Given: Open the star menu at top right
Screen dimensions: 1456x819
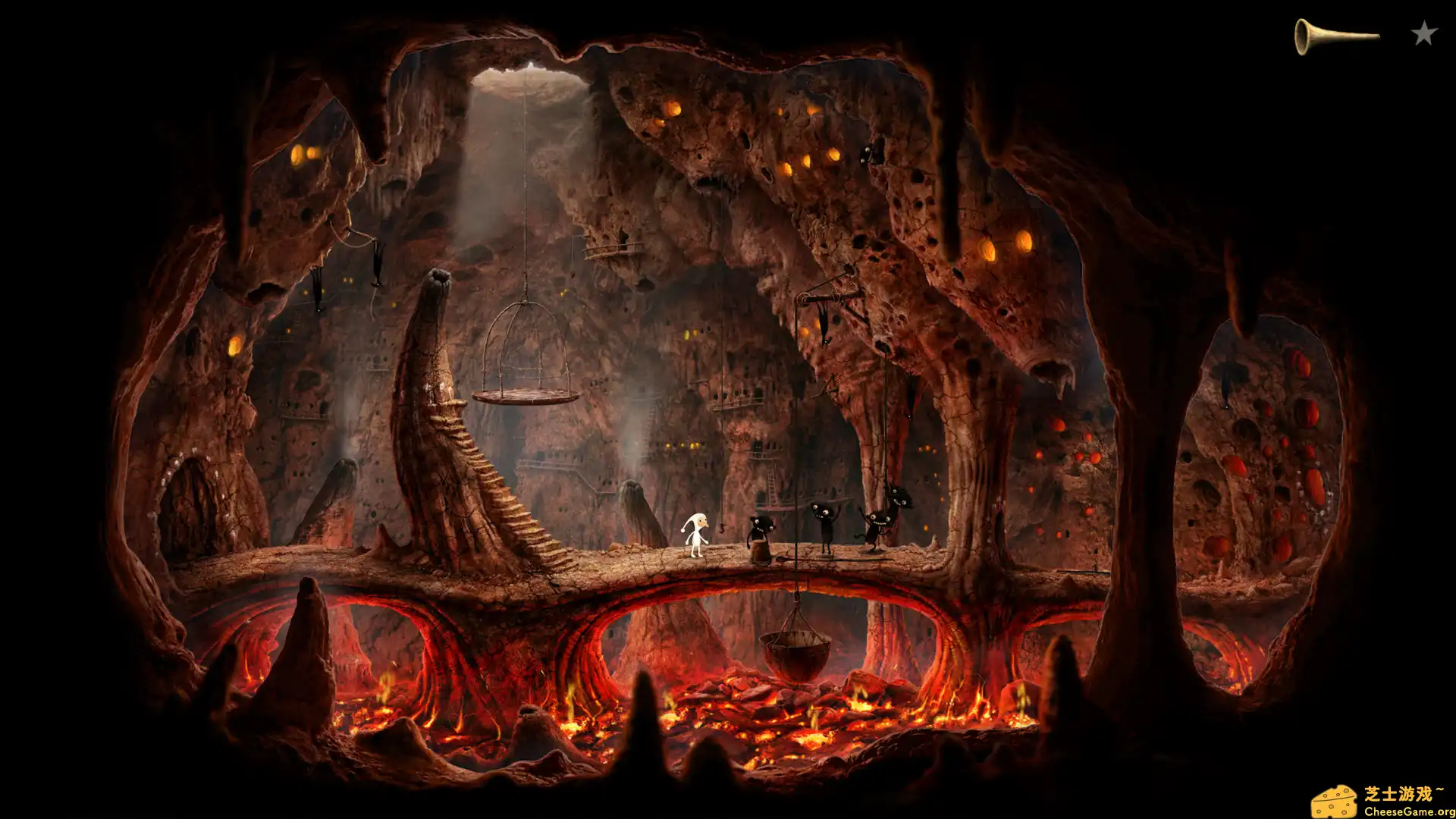Looking at the screenshot, I should click(x=1424, y=32).
